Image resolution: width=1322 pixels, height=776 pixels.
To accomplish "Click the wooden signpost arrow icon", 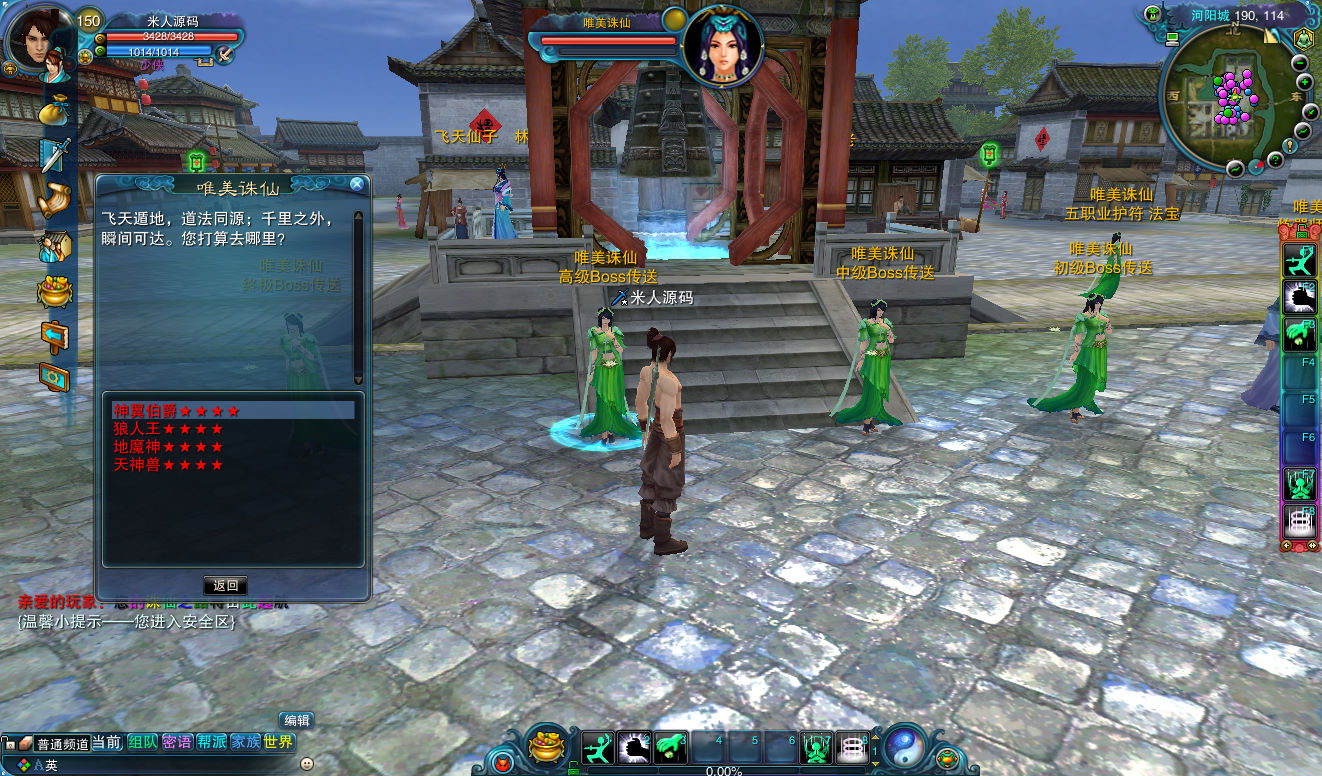I will click(x=54, y=334).
